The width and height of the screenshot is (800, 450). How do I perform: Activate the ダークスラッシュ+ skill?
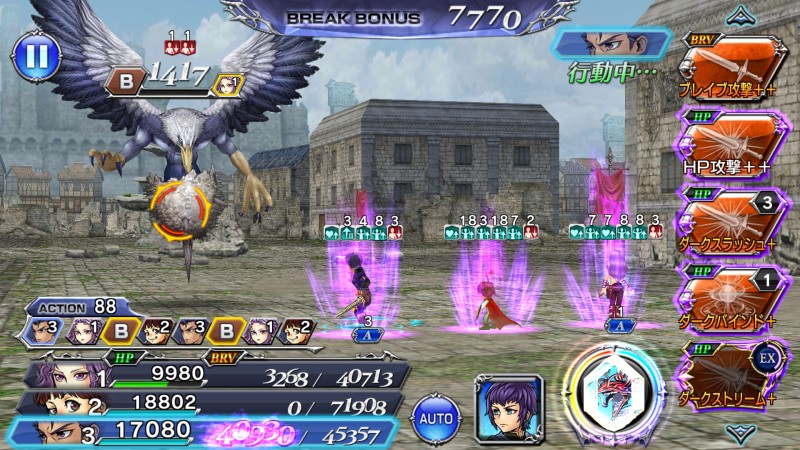pyautogui.click(x=729, y=220)
